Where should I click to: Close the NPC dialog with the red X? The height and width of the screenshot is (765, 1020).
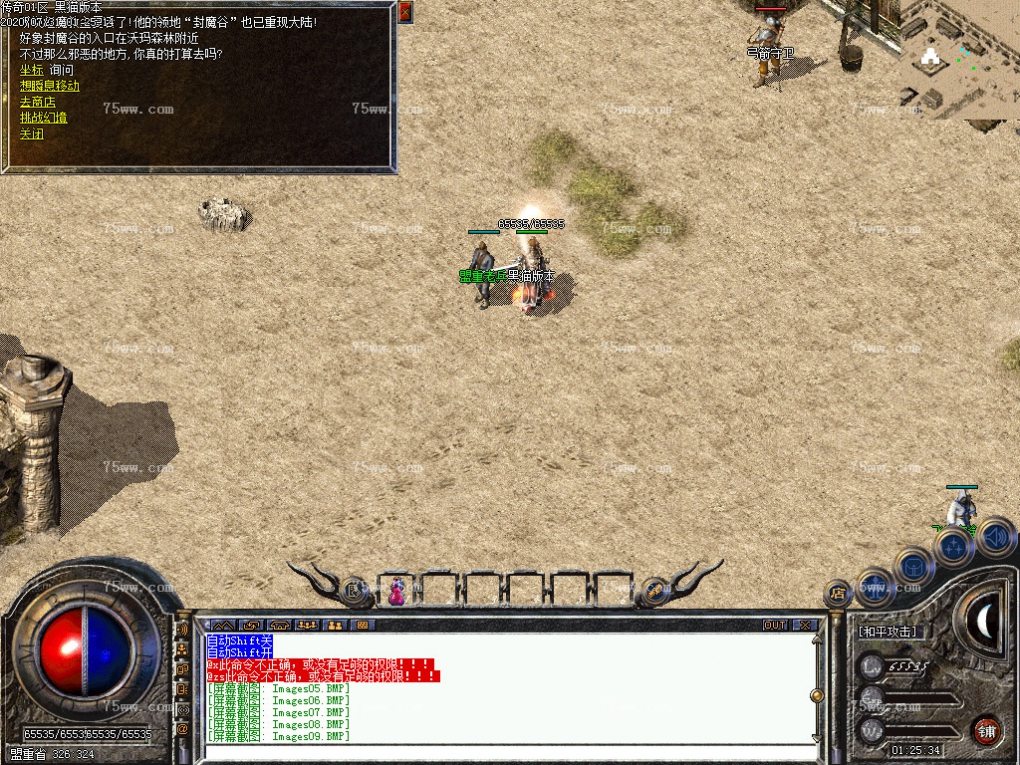pyautogui.click(x=405, y=12)
